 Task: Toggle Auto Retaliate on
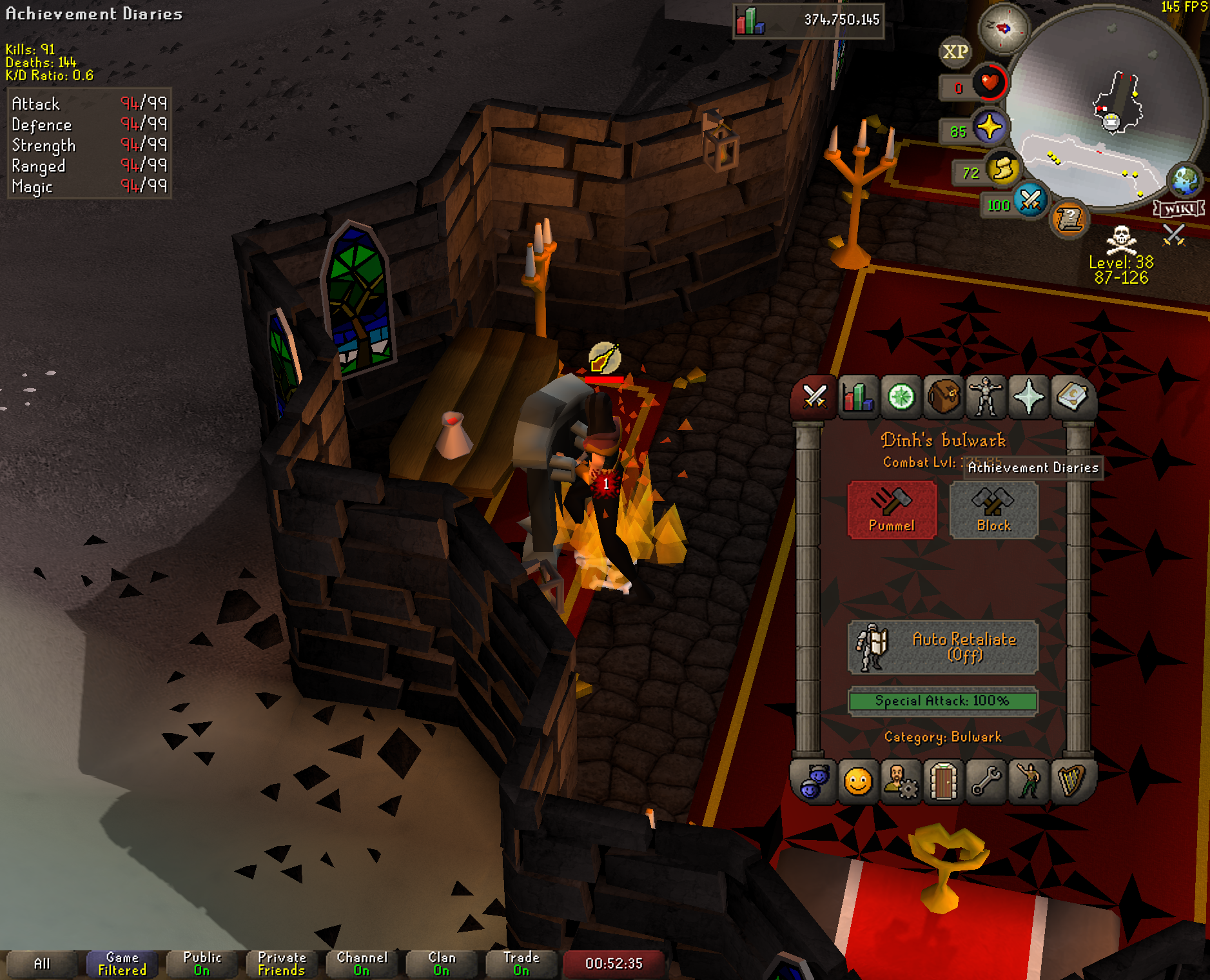click(x=942, y=647)
